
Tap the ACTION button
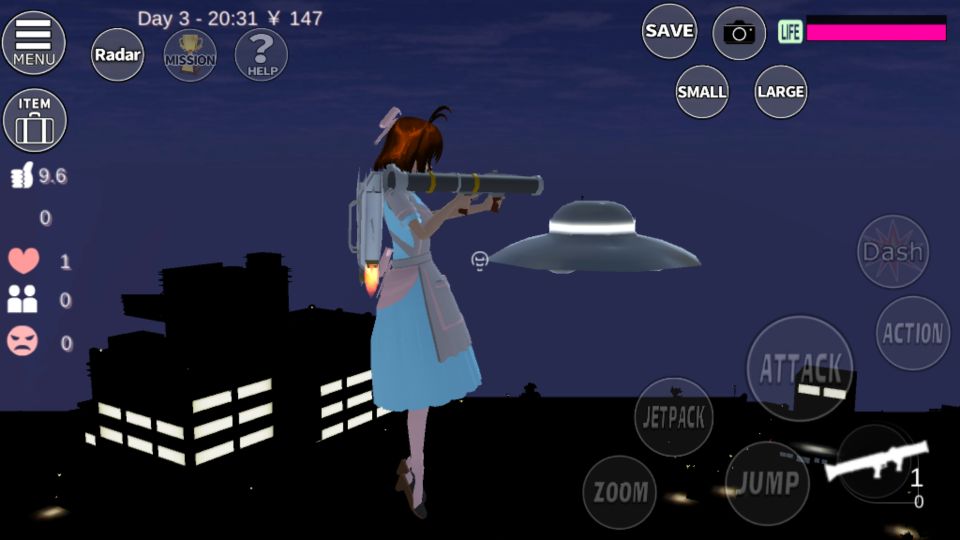pyautogui.click(x=913, y=333)
